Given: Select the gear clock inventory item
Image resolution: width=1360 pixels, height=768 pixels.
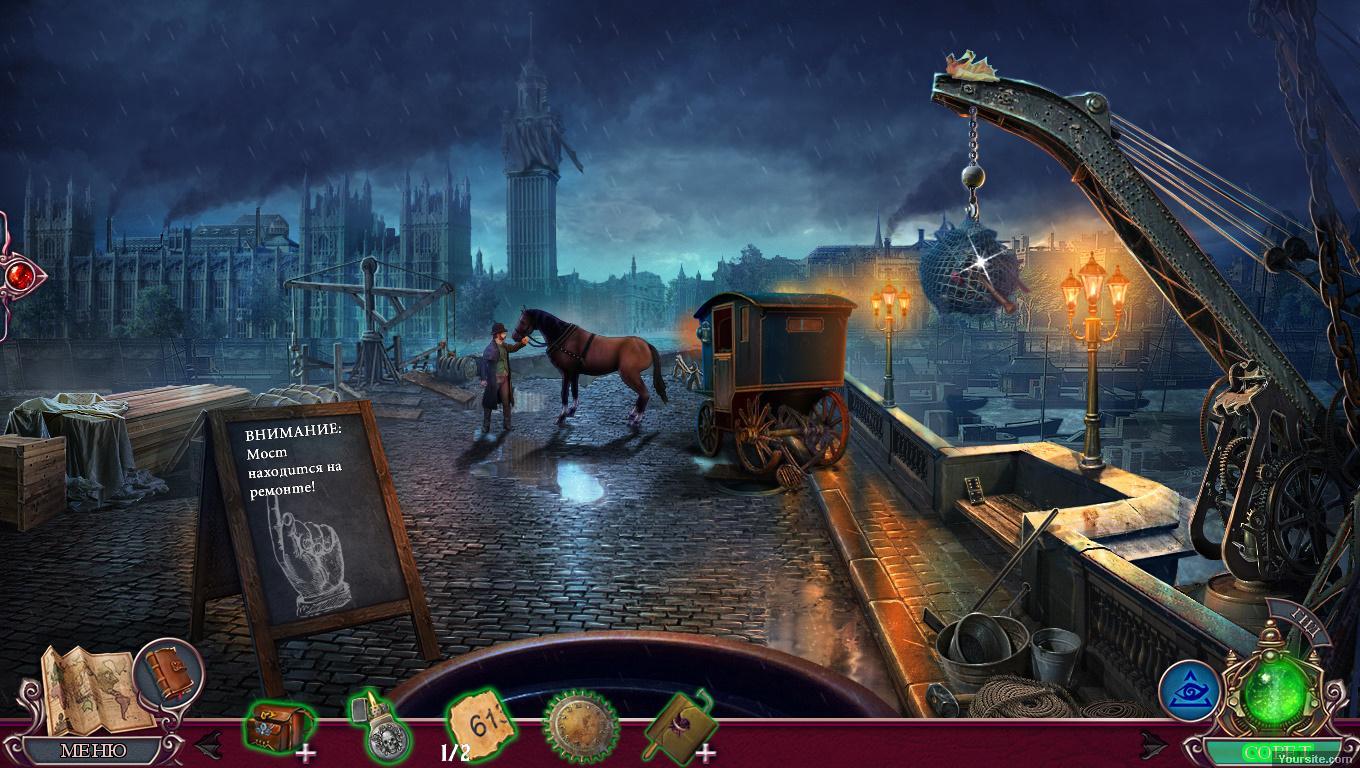Looking at the screenshot, I should 580,724.
